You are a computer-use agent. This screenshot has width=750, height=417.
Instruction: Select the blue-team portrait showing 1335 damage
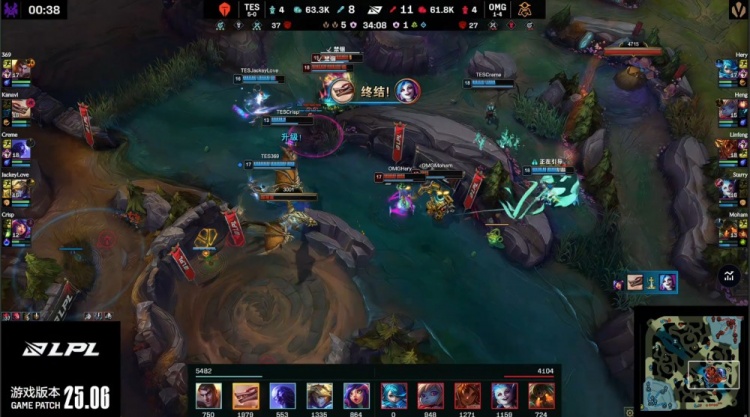point(319,395)
